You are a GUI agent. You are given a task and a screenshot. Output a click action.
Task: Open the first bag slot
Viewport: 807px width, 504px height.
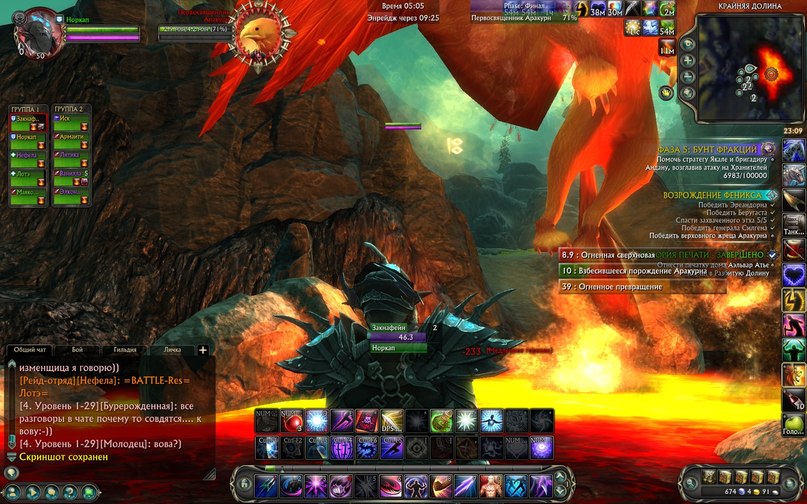click(711, 475)
